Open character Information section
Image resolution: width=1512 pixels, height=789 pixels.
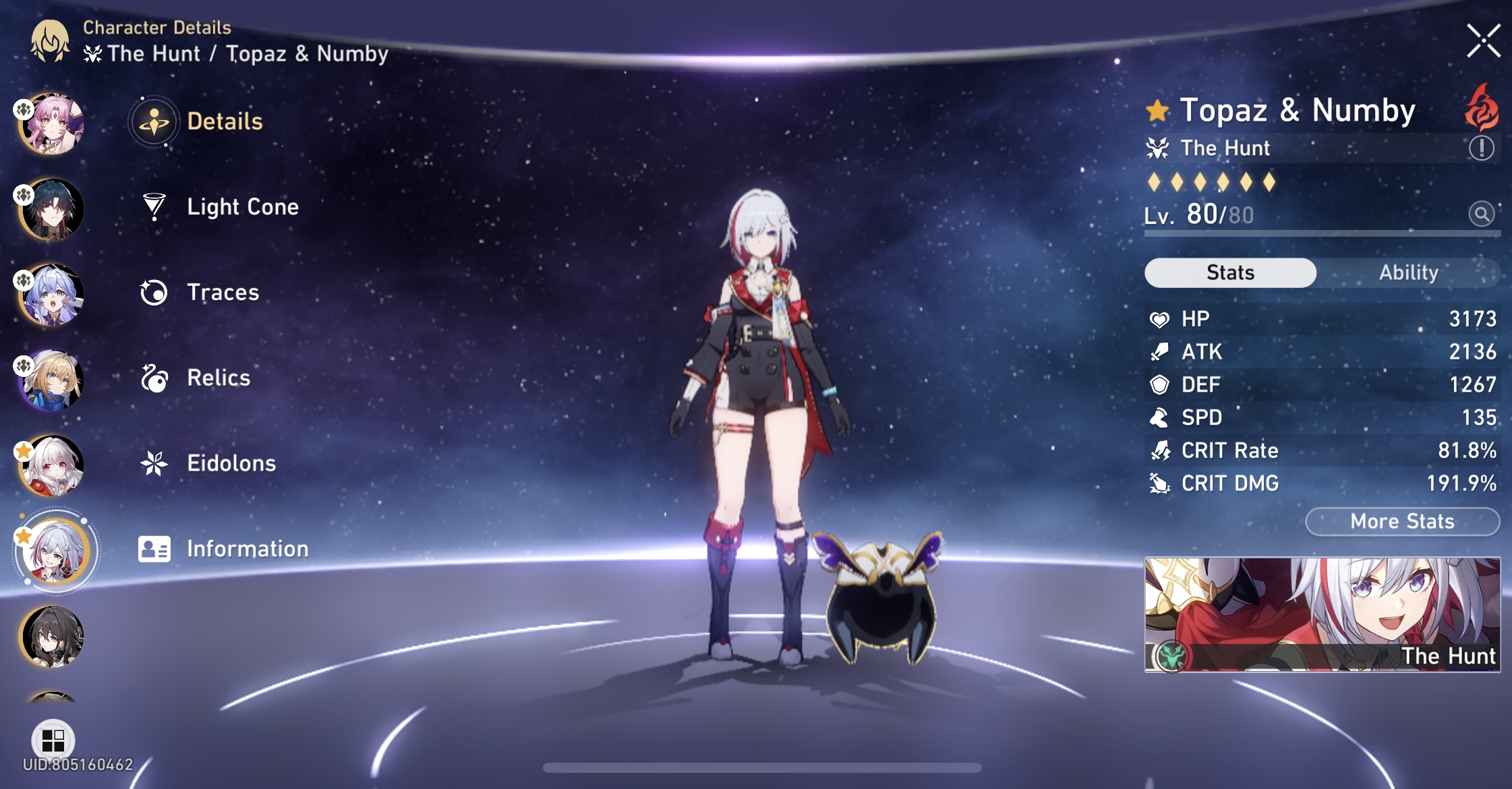tap(246, 549)
